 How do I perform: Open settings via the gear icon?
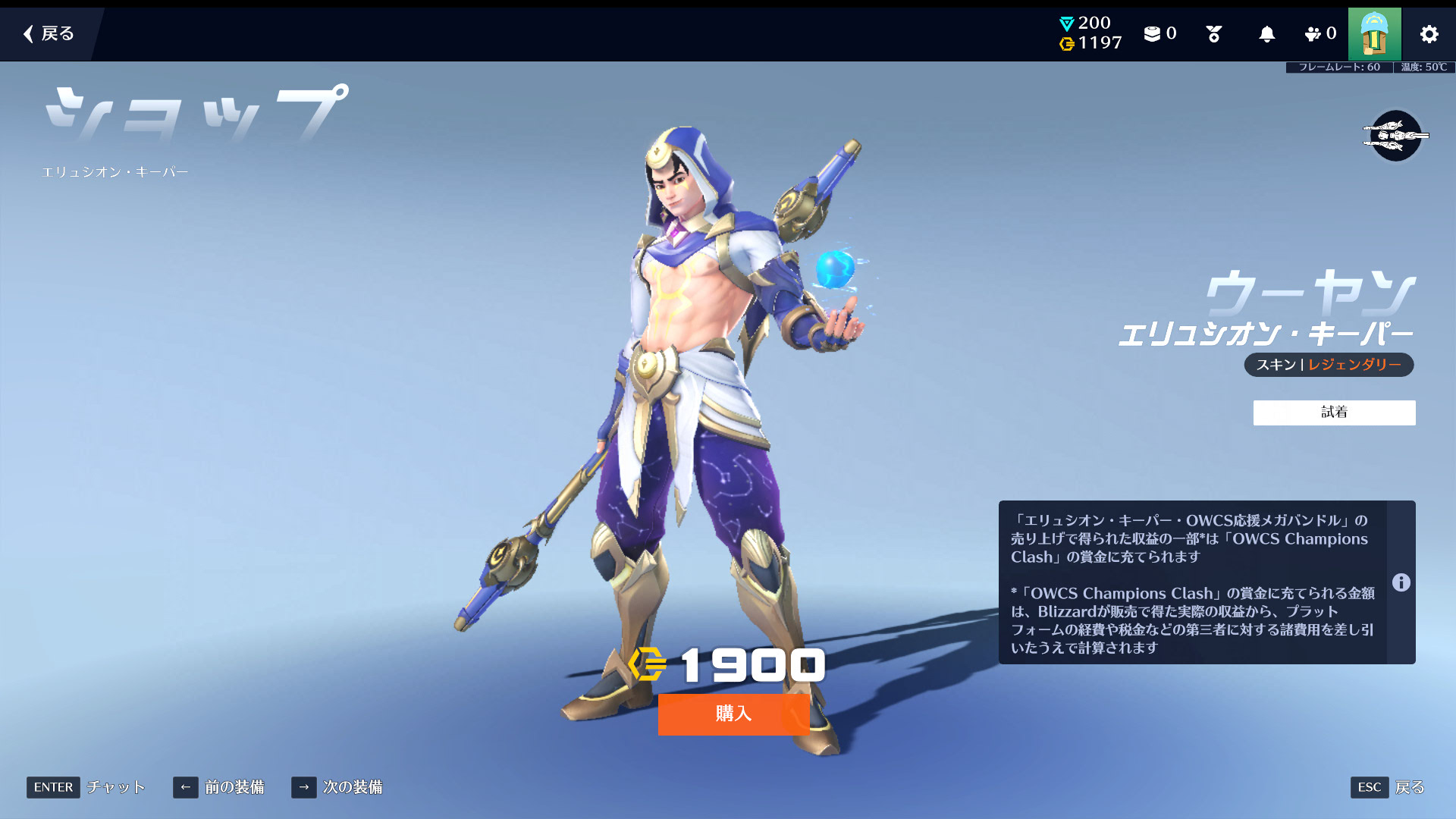click(x=1429, y=34)
